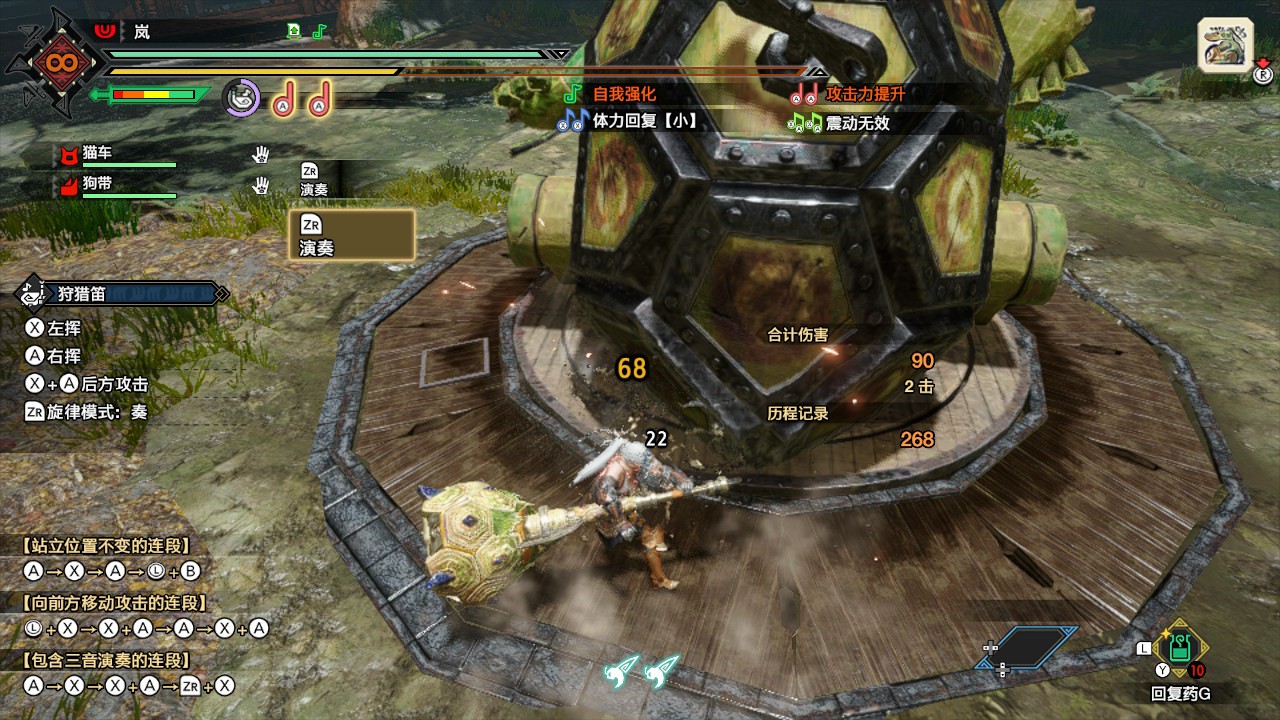The image size is (1280, 720).
Task: Choose the 自我强化 melody entry
Action: point(624,94)
